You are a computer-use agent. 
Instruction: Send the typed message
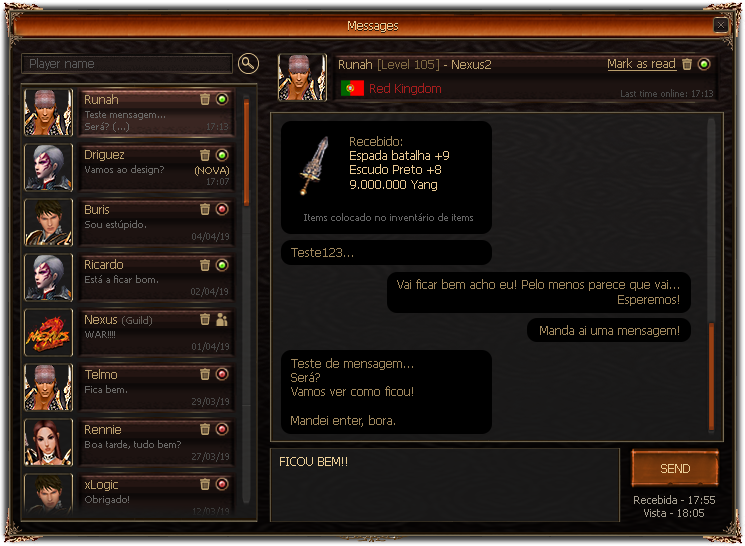pyautogui.click(x=675, y=469)
